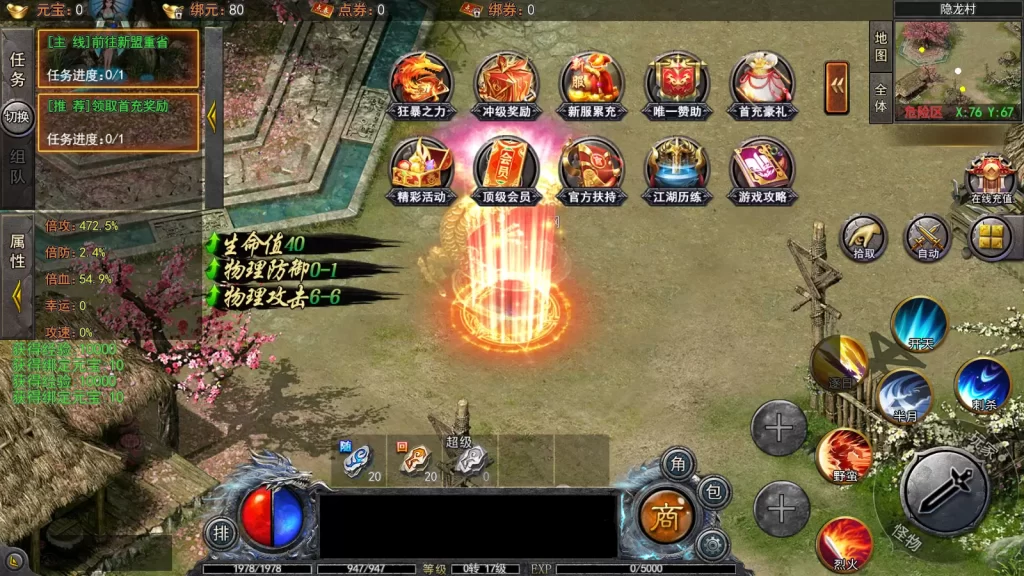This screenshot has width=1024, height=576.
Task: Open the 冲级奖励 rewards icon
Action: coord(506,84)
